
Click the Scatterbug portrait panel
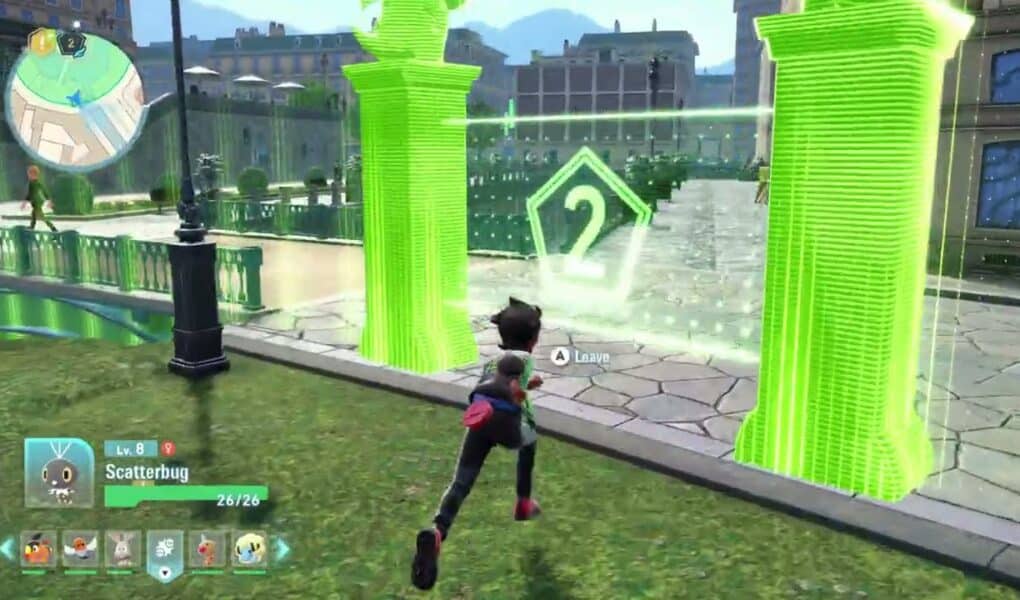click(59, 472)
